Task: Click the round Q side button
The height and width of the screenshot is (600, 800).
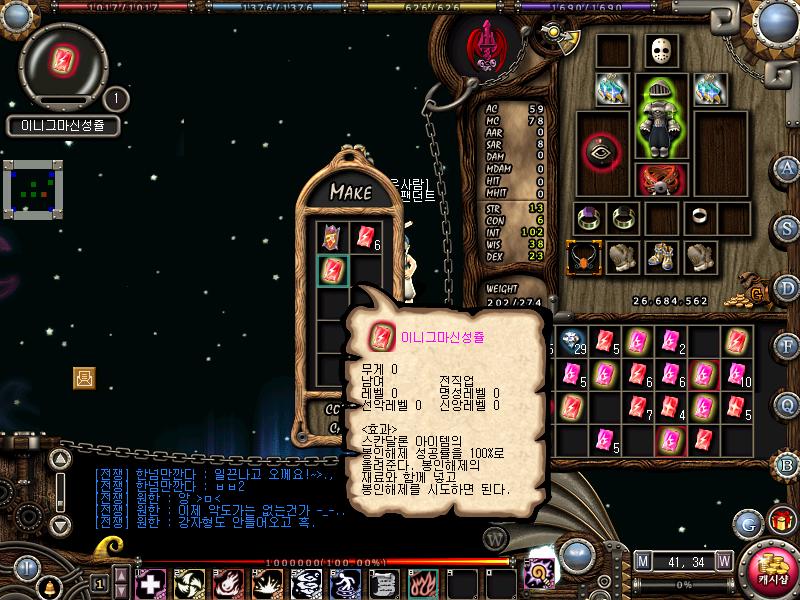Action: point(788,405)
